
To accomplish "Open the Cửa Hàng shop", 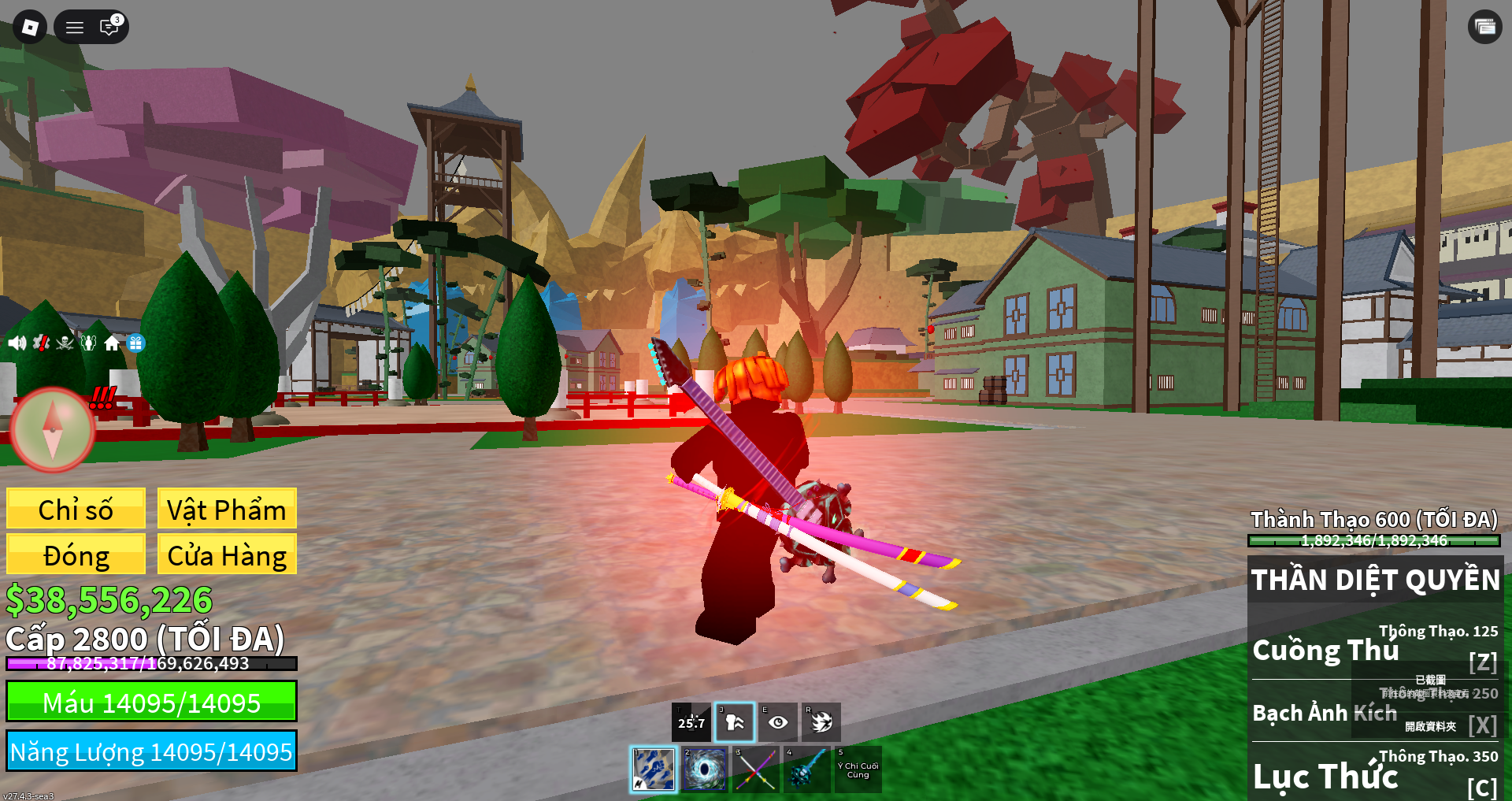I will click(227, 554).
